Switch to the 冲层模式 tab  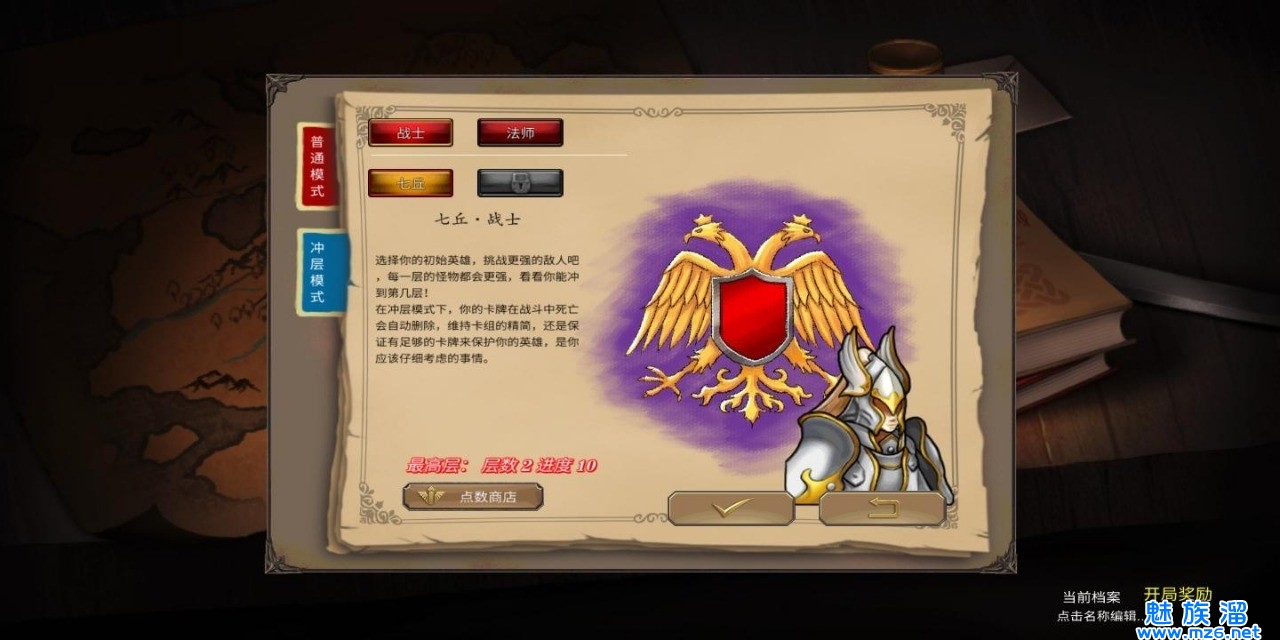(317, 272)
